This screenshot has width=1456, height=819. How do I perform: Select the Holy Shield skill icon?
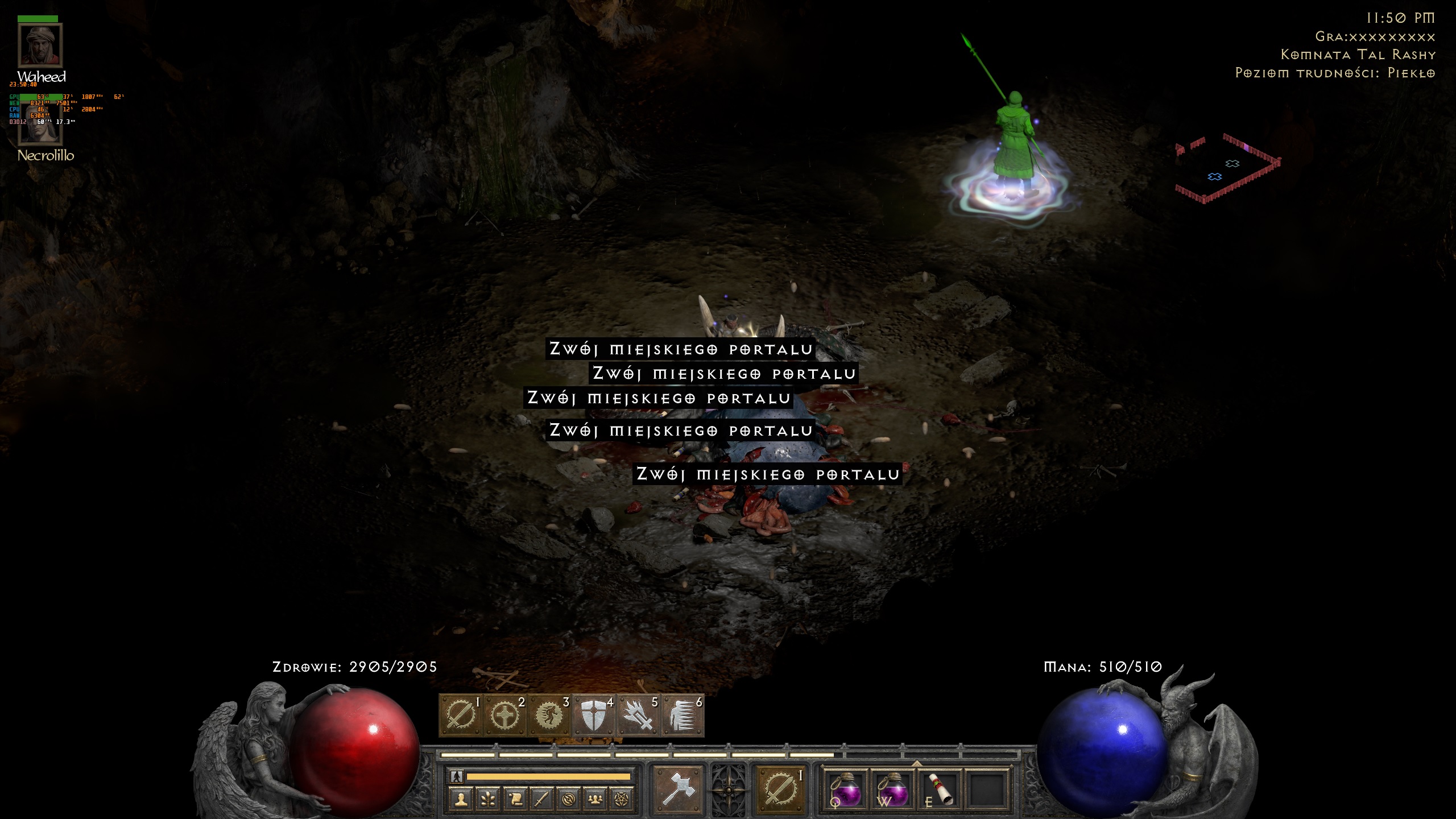(593, 714)
